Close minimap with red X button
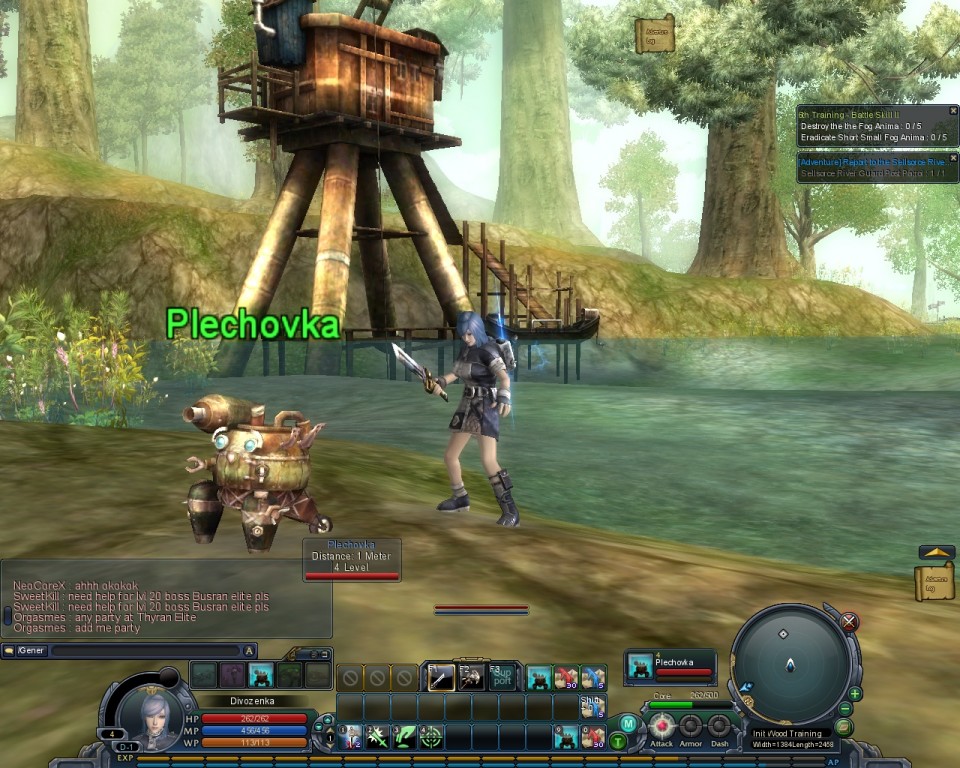The width and height of the screenshot is (960, 768). 849,622
